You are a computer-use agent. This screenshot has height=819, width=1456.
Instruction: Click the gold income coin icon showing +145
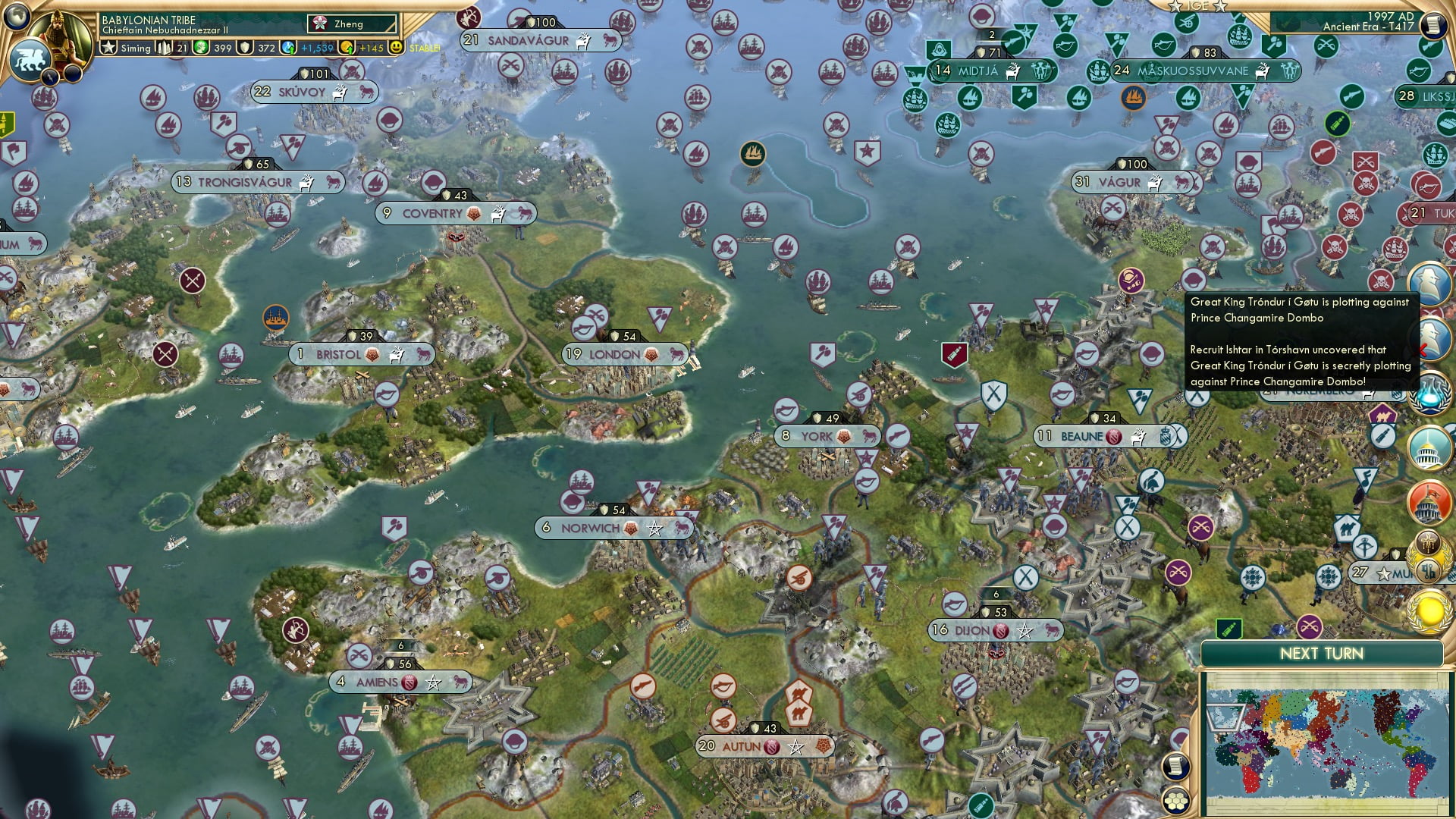pyautogui.click(x=347, y=48)
